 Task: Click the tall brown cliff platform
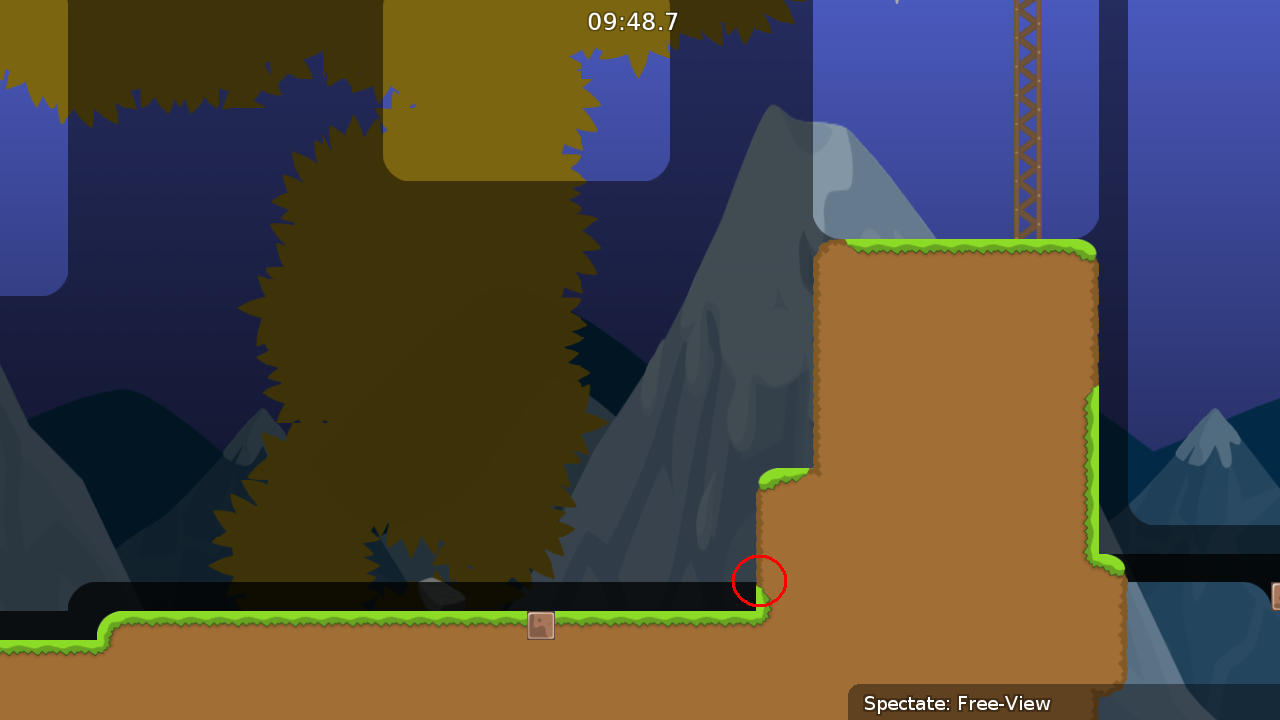coord(950,400)
